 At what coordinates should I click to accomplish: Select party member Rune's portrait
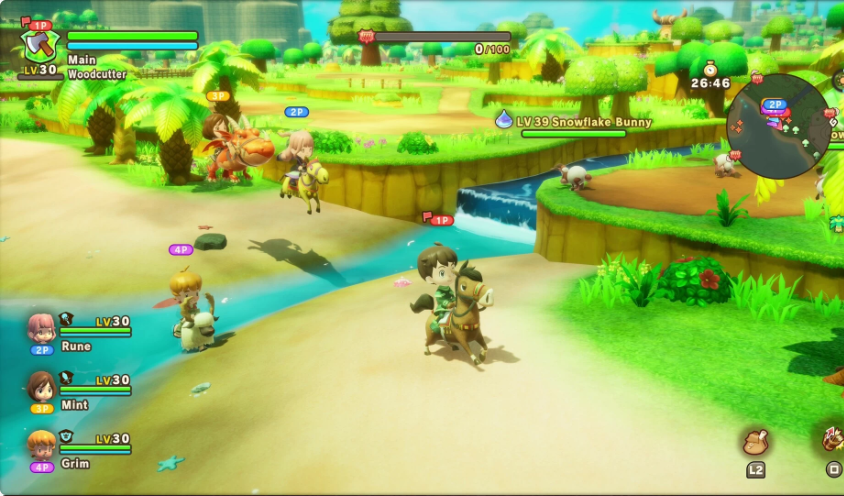pos(42,328)
